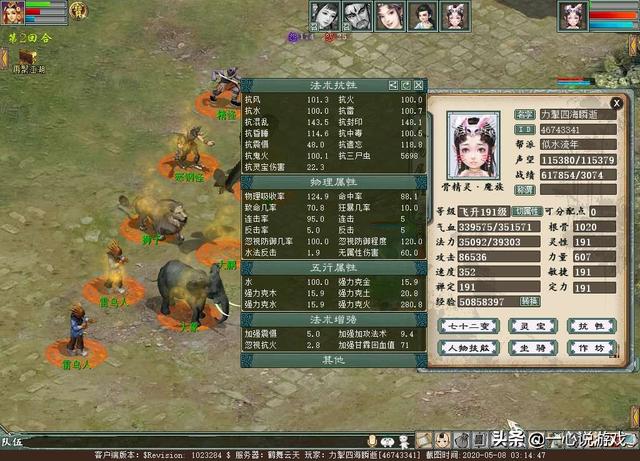The width and height of the screenshot is (640, 461).
Task: Click the microphone icon on bottom bar
Action: [x=373, y=441]
